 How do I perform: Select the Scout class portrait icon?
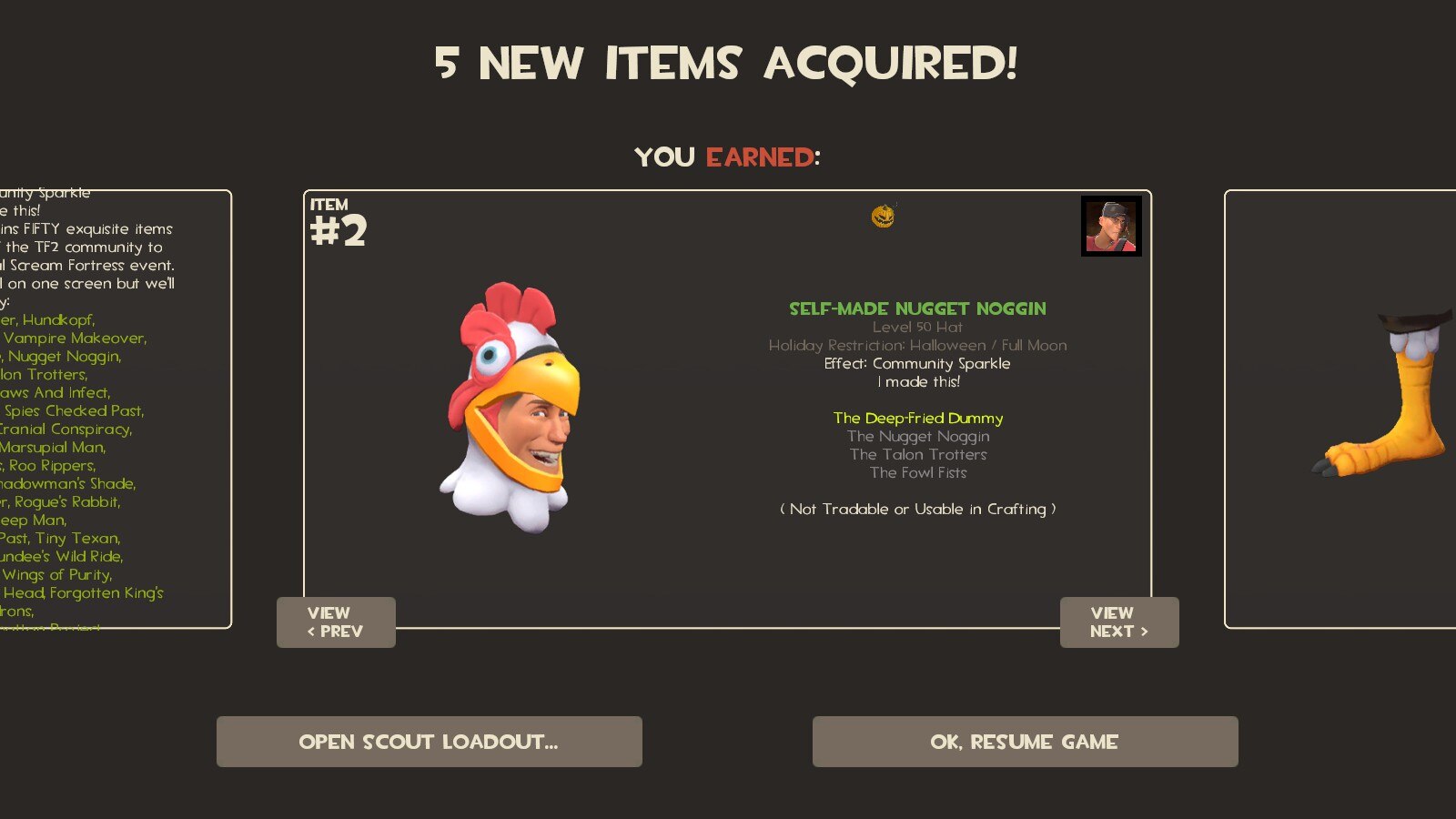pyautogui.click(x=1111, y=227)
